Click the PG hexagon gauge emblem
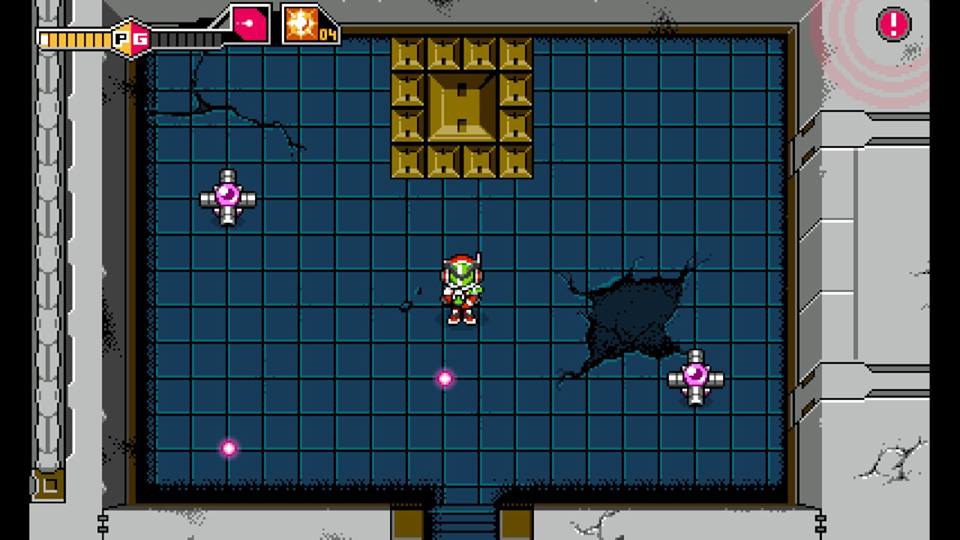 point(130,39)
